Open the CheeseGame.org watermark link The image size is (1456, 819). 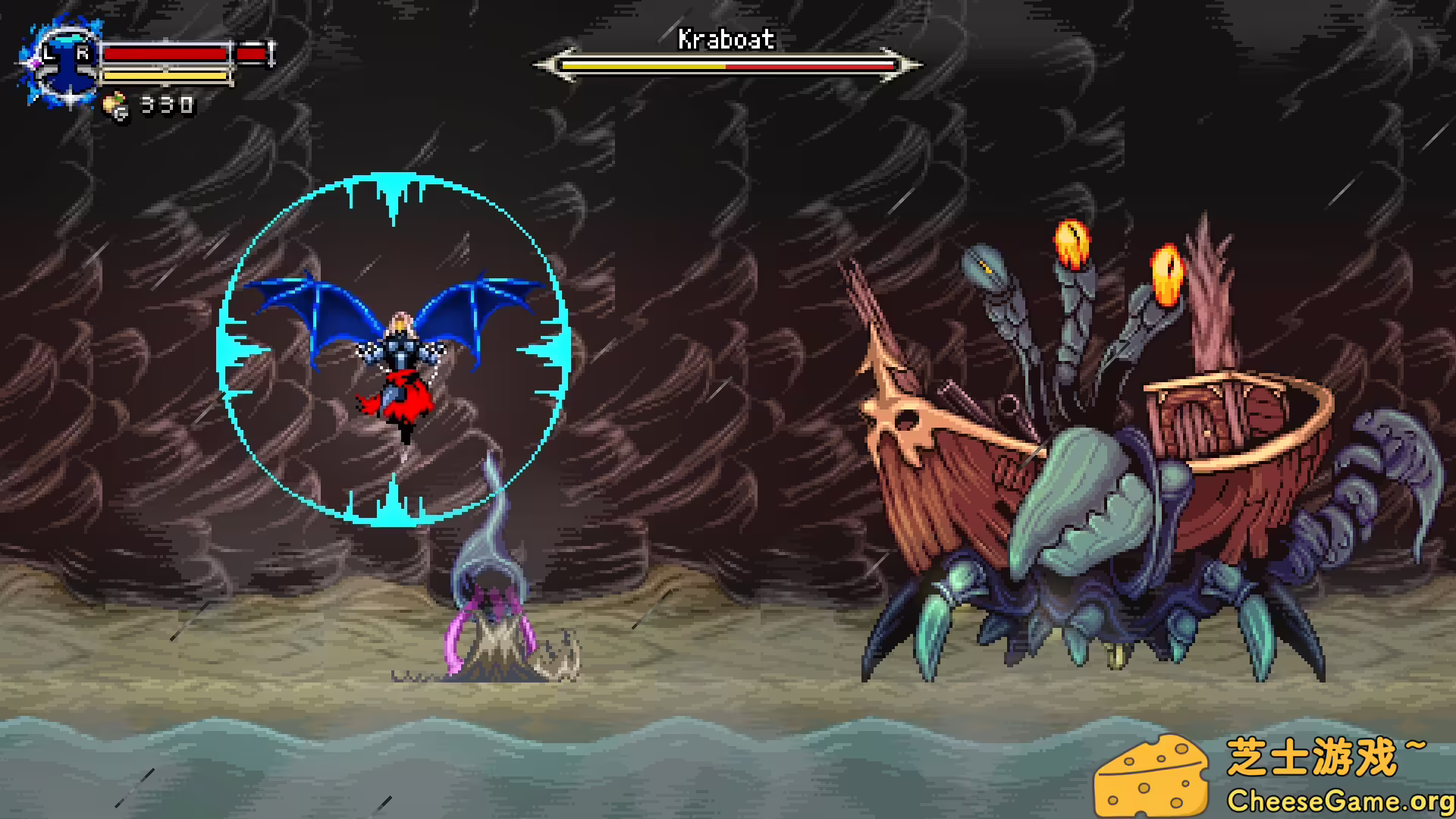(x=1339, y=800)
